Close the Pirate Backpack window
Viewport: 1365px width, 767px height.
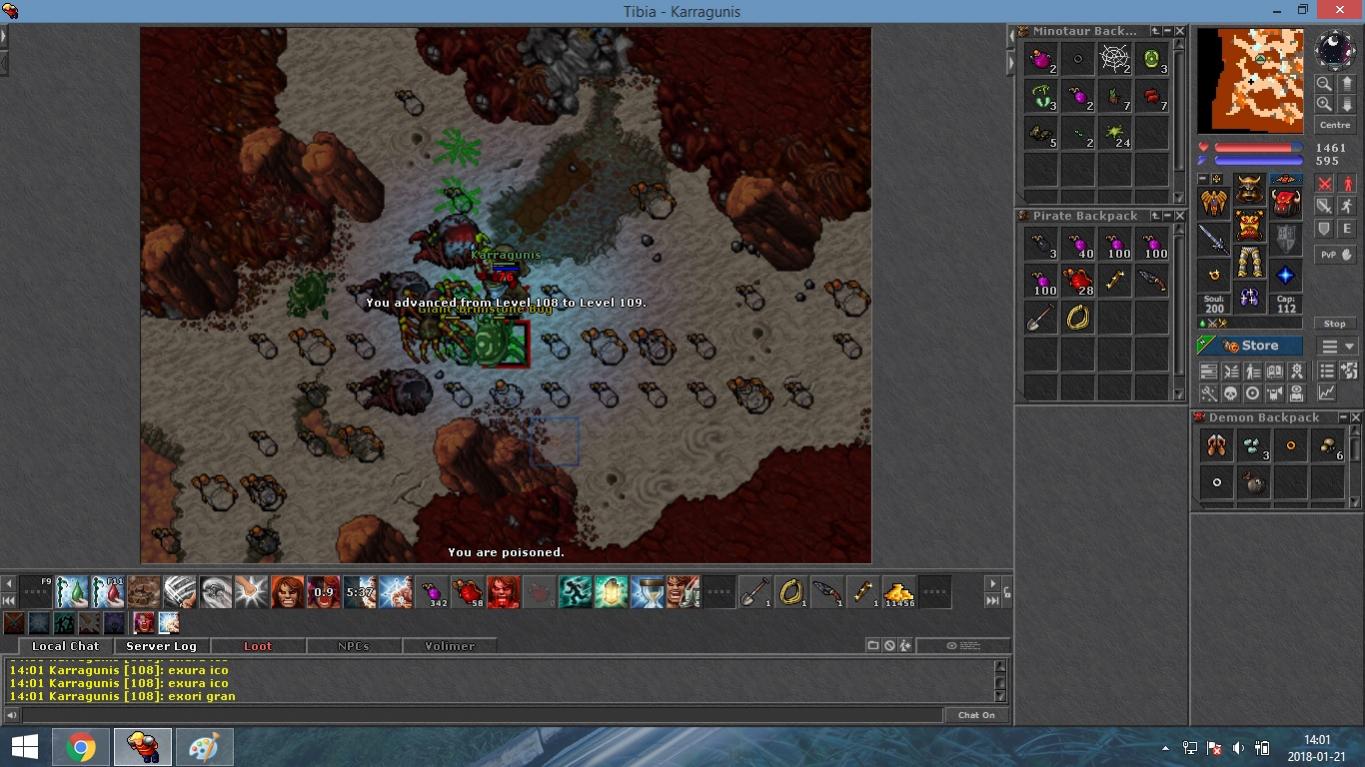click(1180, 216)
